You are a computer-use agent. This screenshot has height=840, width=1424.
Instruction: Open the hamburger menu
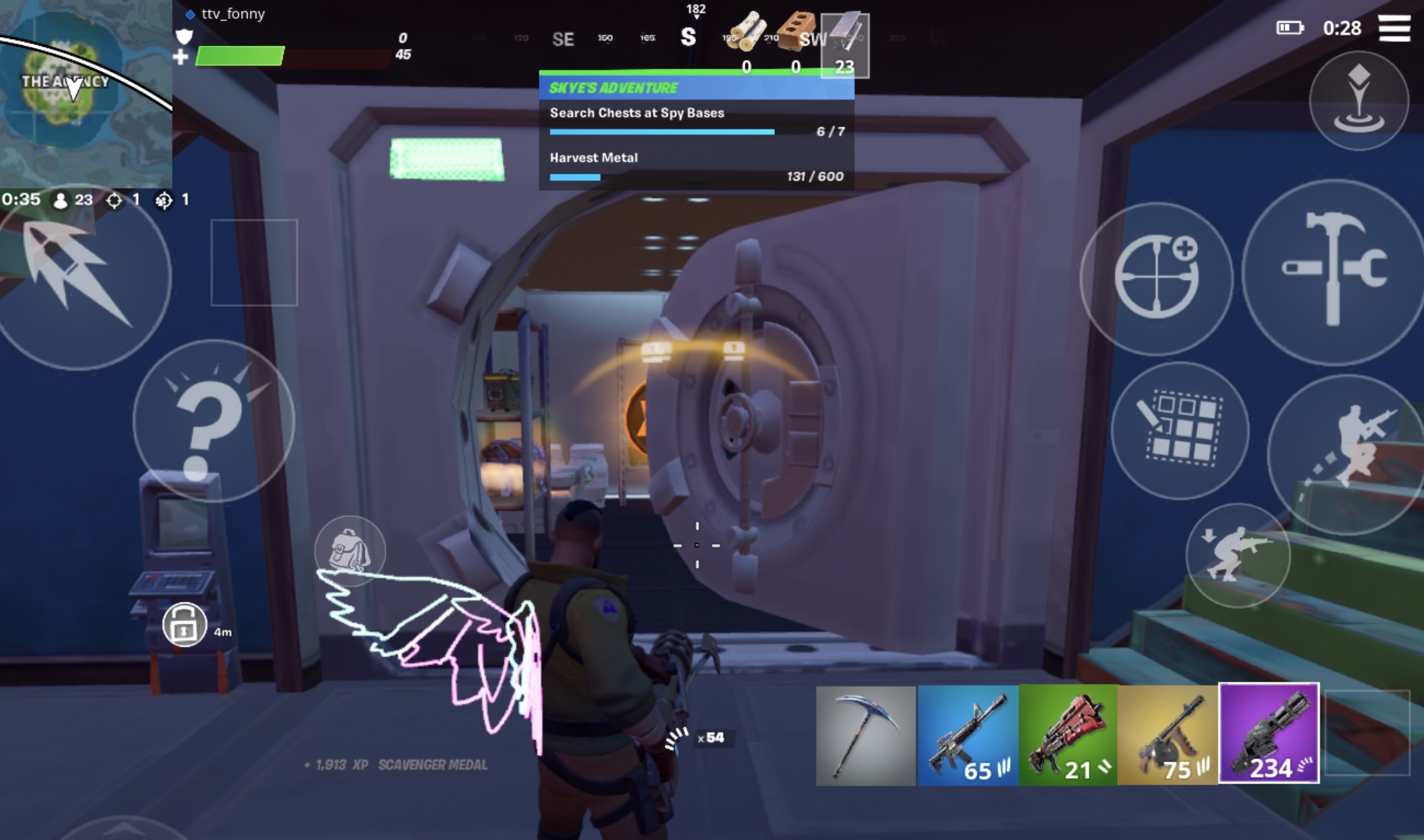pyautogui.click(x=1394, y=28)
